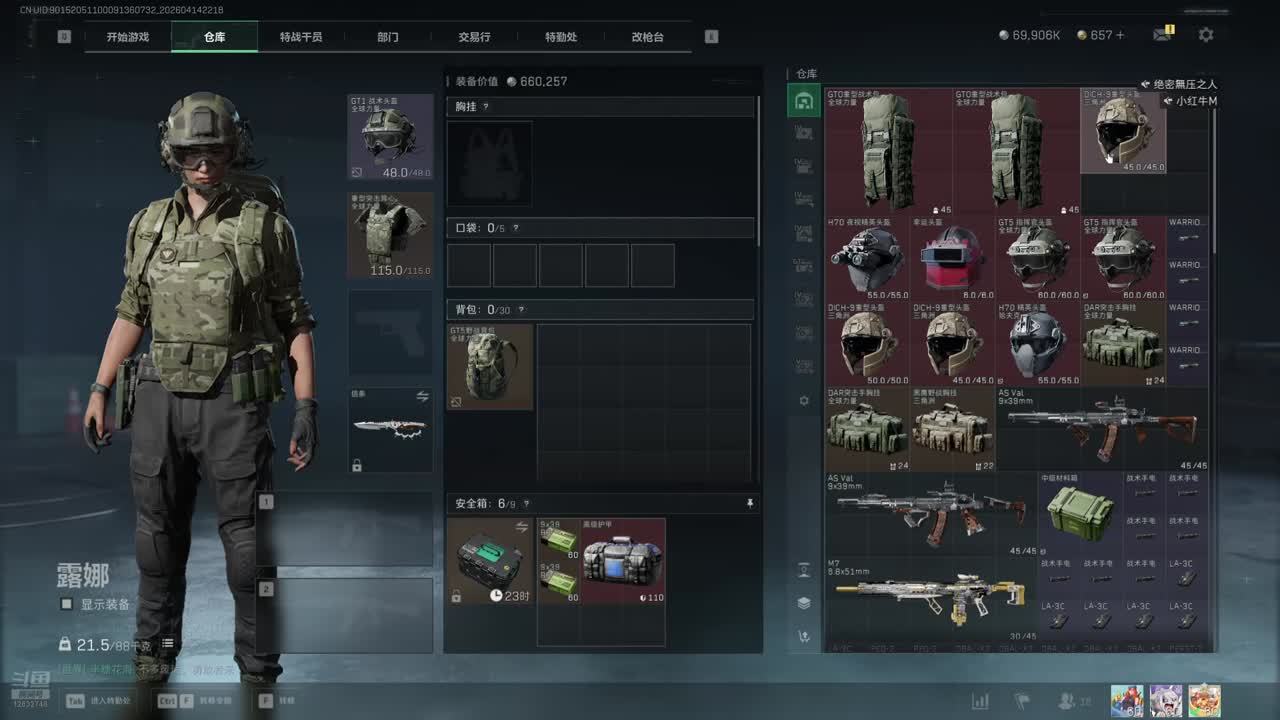Open the mail envelope icon

coord(1161,35)
